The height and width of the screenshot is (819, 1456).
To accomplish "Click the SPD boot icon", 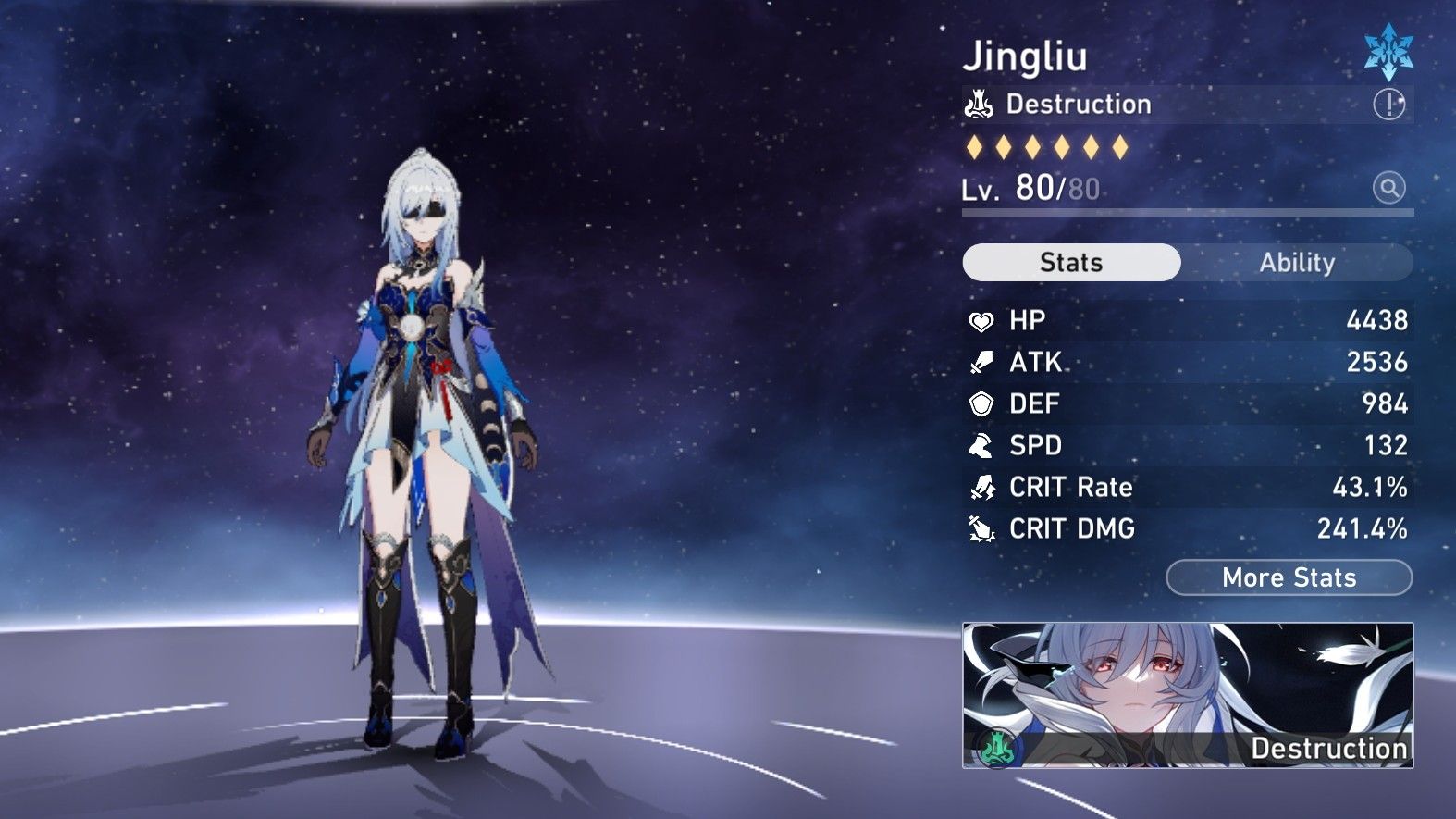I will tap(981, 445).
